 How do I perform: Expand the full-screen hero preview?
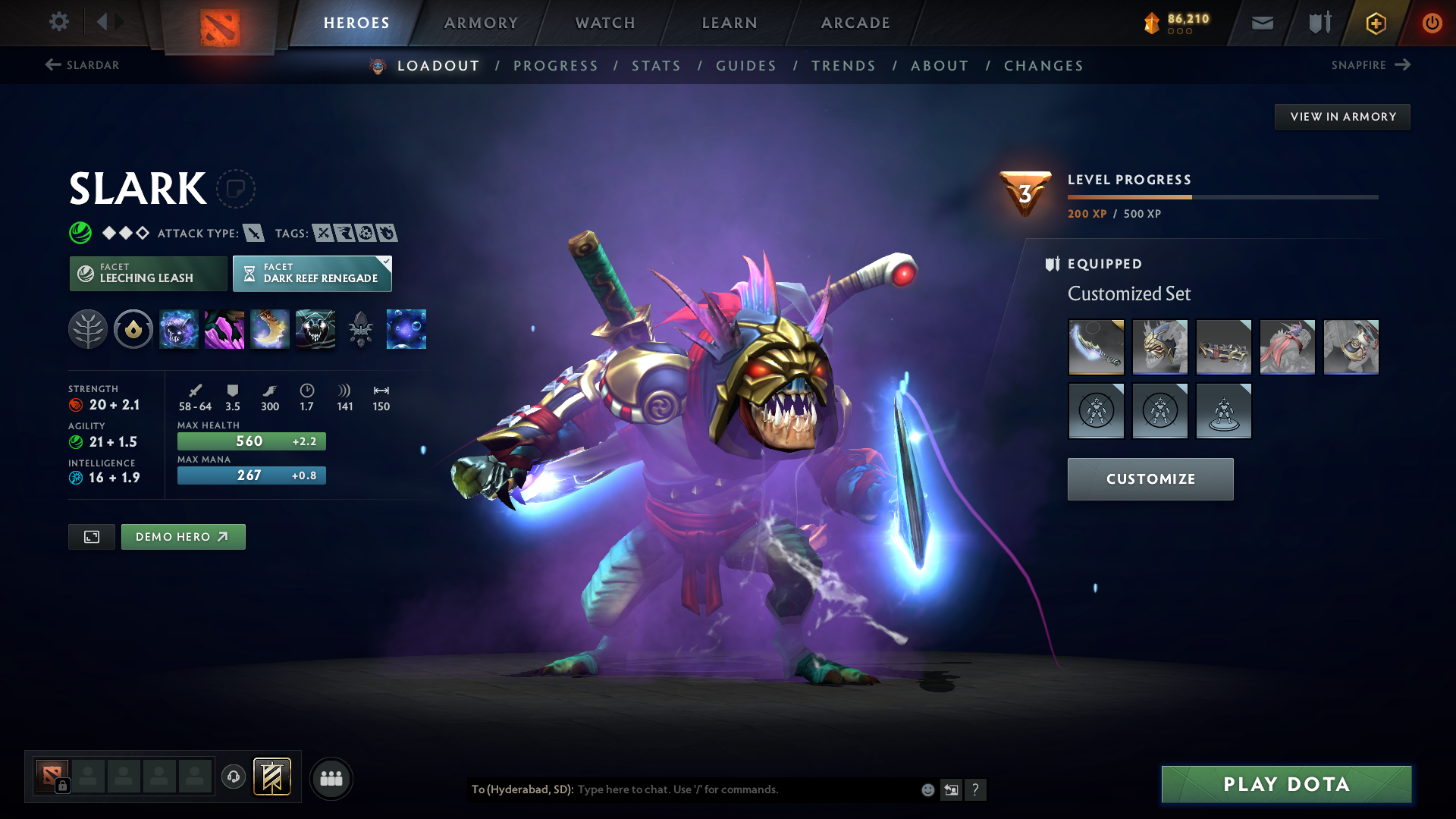coord(91,536)
